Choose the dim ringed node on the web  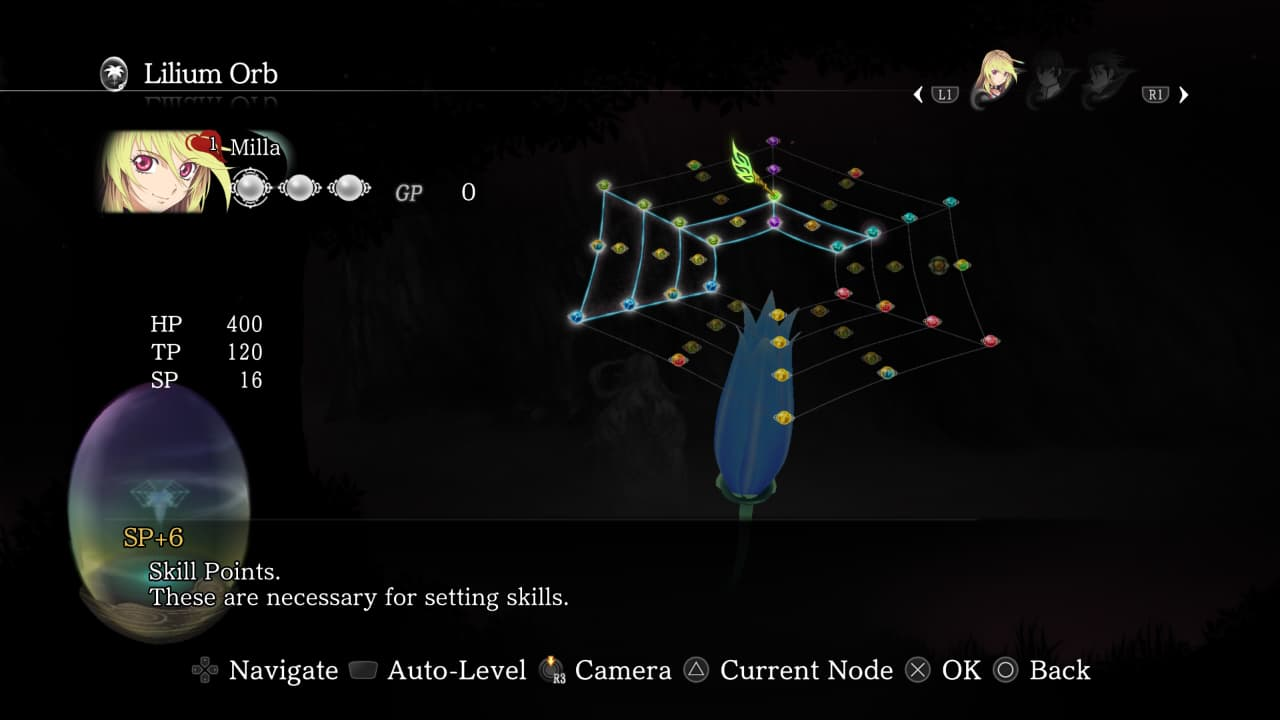point(938,265)
